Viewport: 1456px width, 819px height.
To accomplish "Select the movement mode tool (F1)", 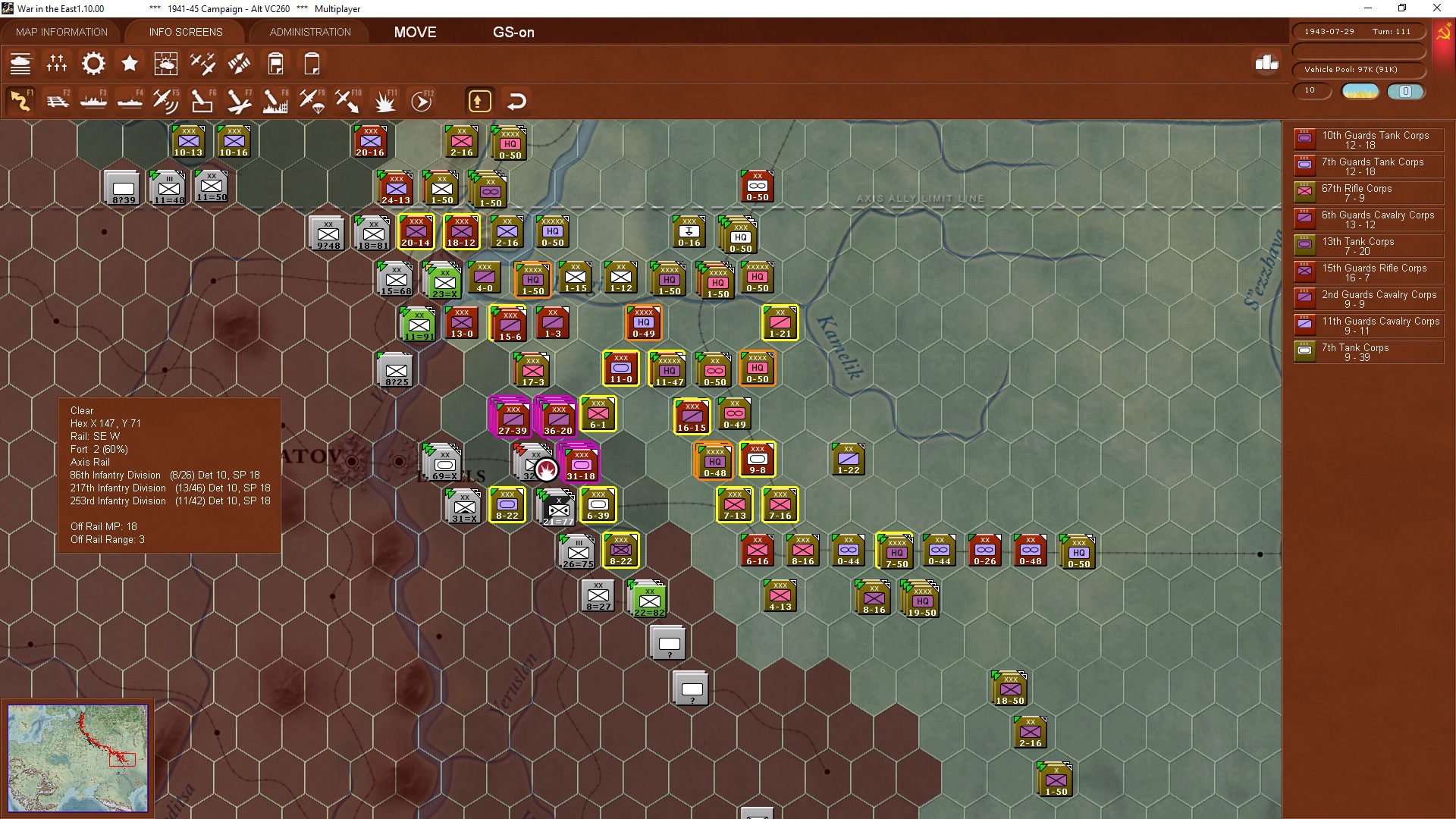I will pos(21,99).
